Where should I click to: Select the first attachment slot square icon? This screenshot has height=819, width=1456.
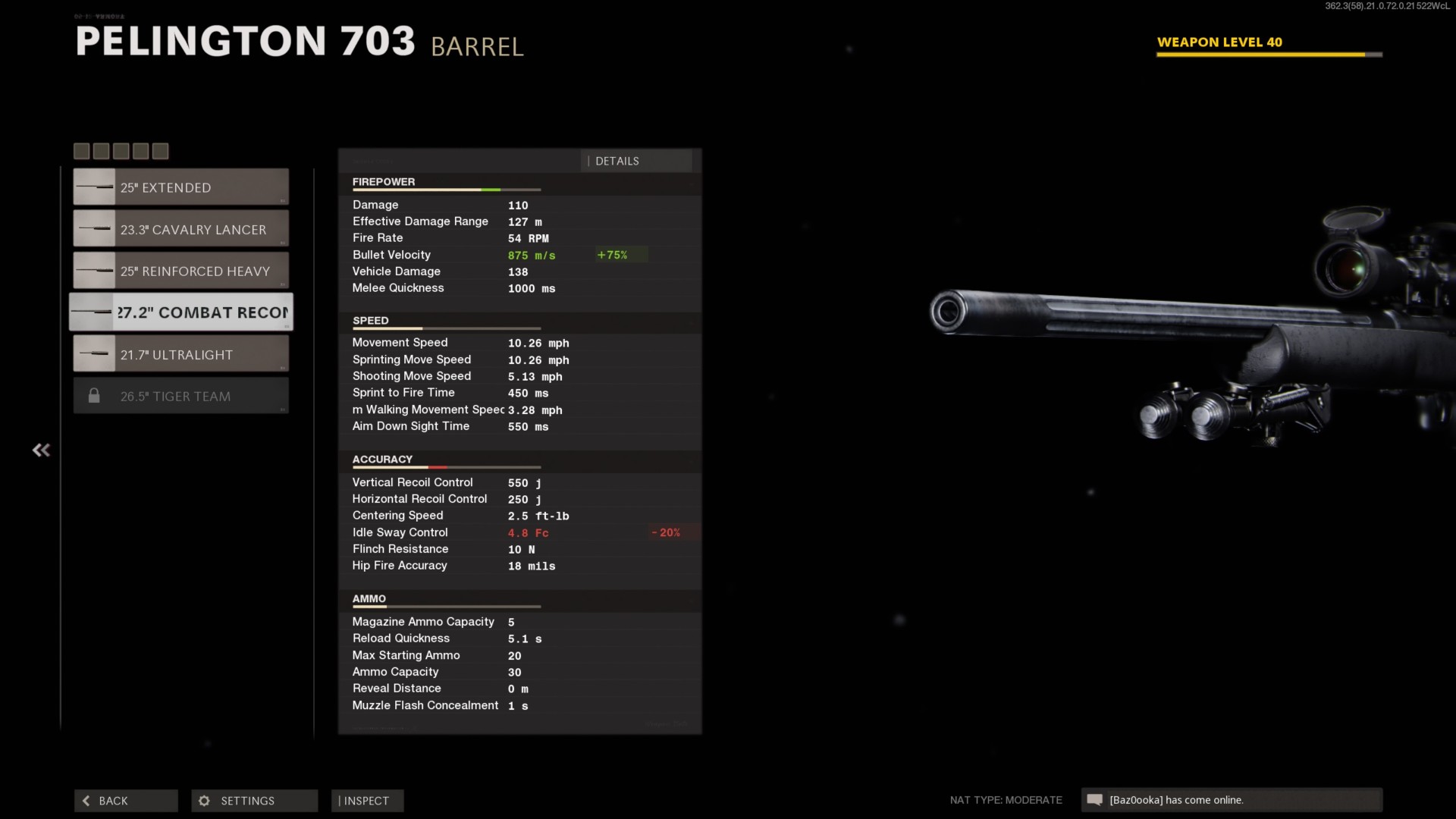(x=81, y=151)
